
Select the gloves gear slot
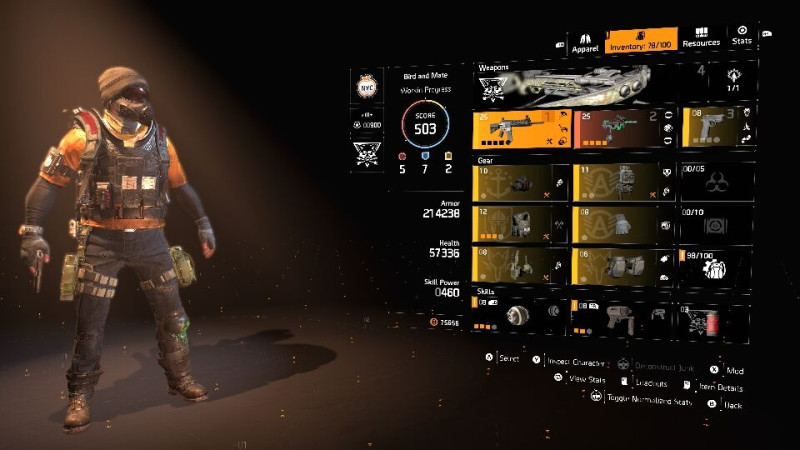[x=622, y=223]
